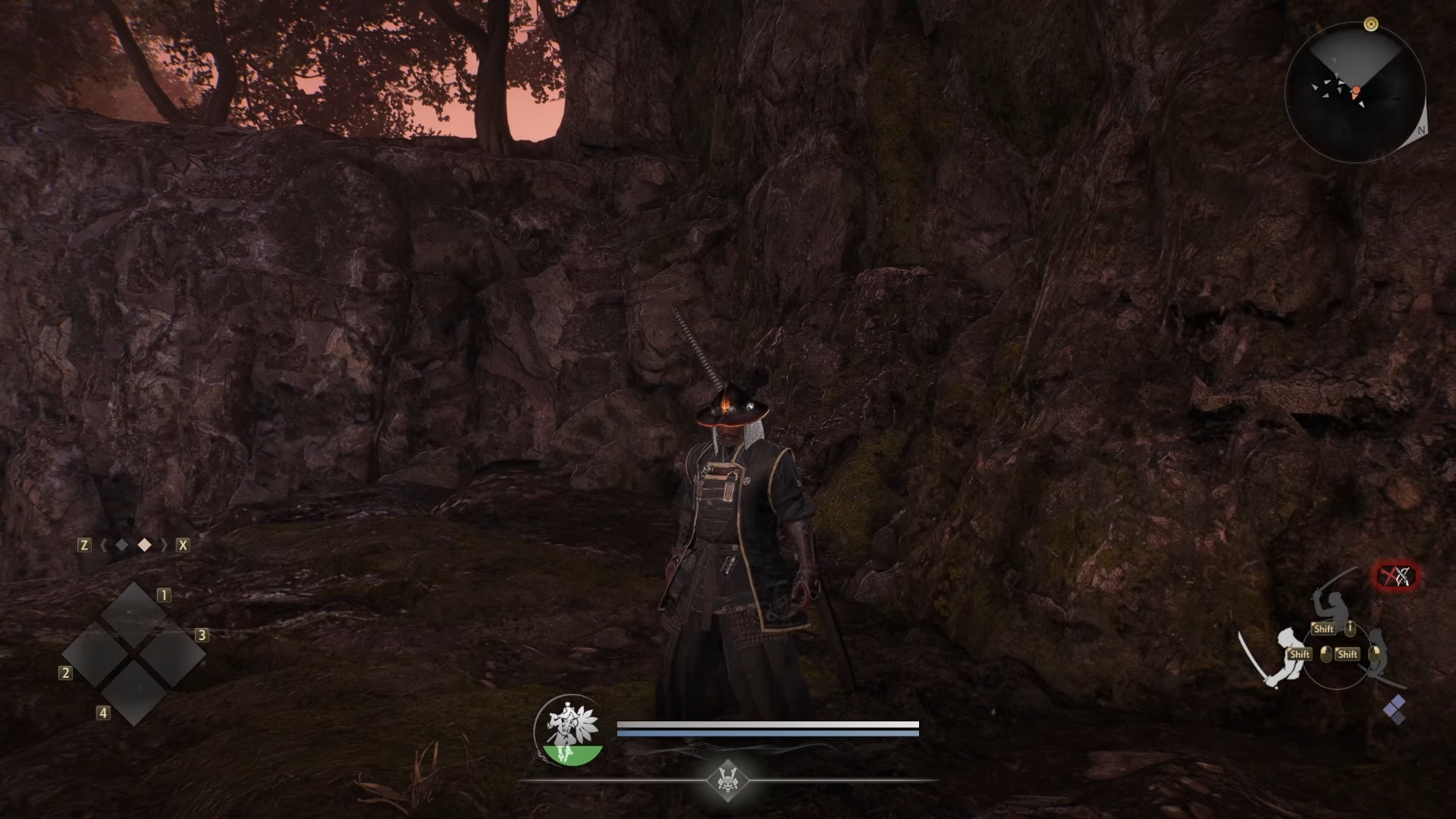Viewport: 1456px width, 819px height.
Task: Click the purple diamond cluster icon
Action: coord(1394,711)
